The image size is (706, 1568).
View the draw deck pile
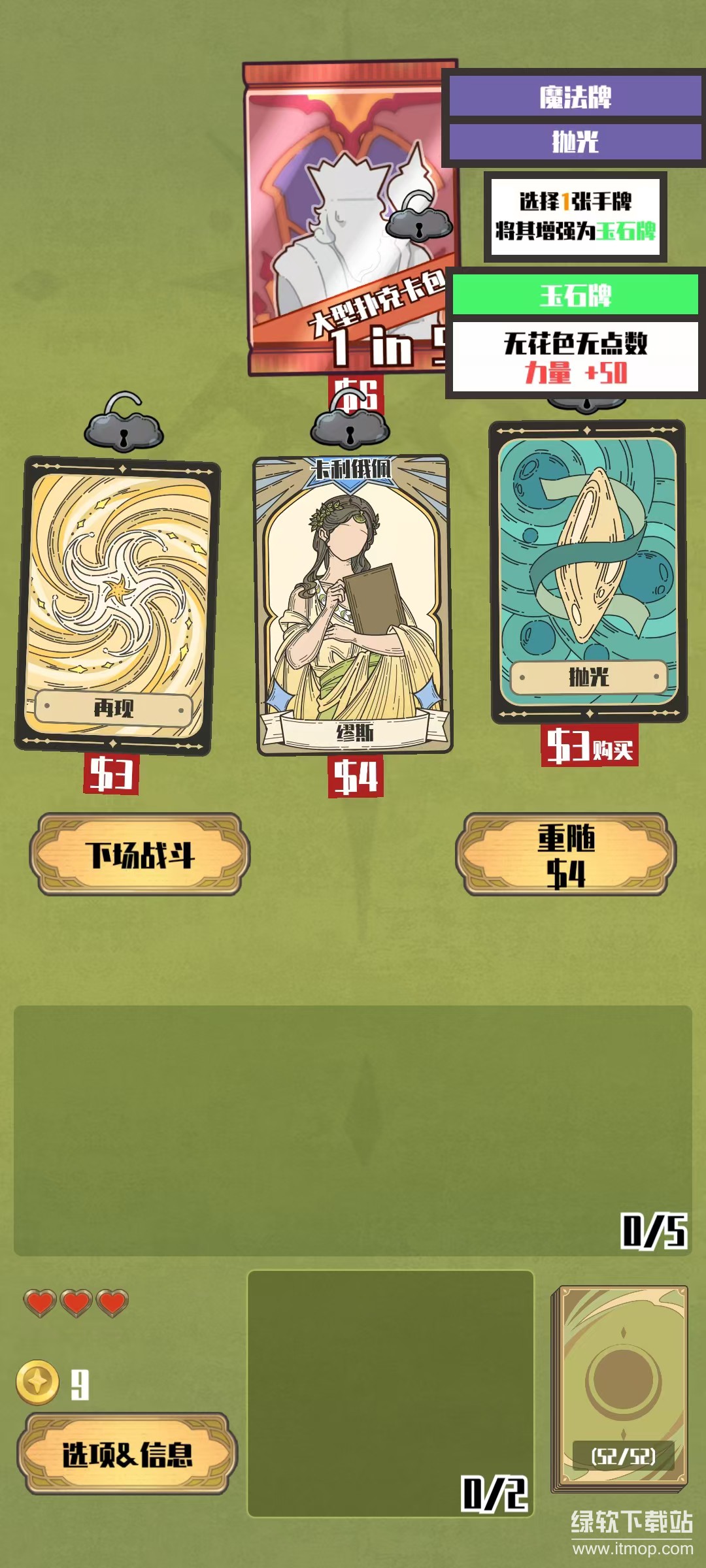[x=620, y=1388]
